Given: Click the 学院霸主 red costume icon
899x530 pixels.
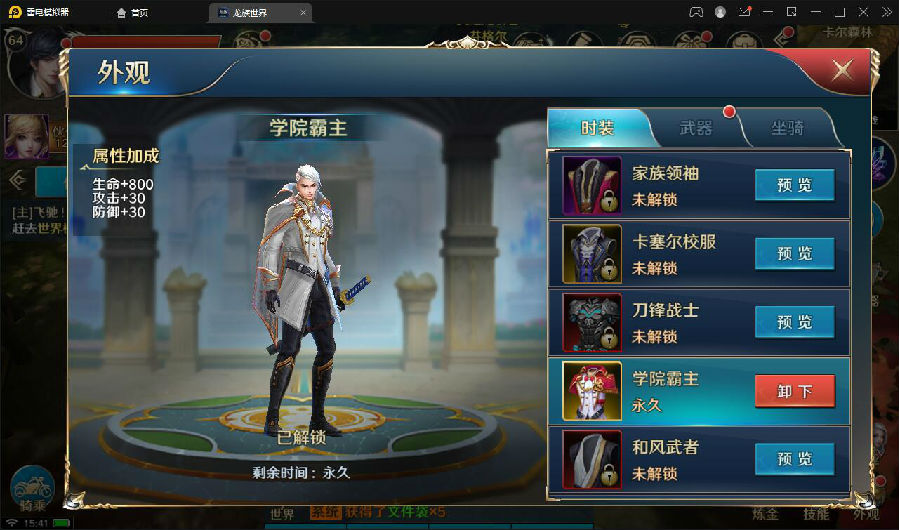Looking at the screenshot, I should click(592, 391).
